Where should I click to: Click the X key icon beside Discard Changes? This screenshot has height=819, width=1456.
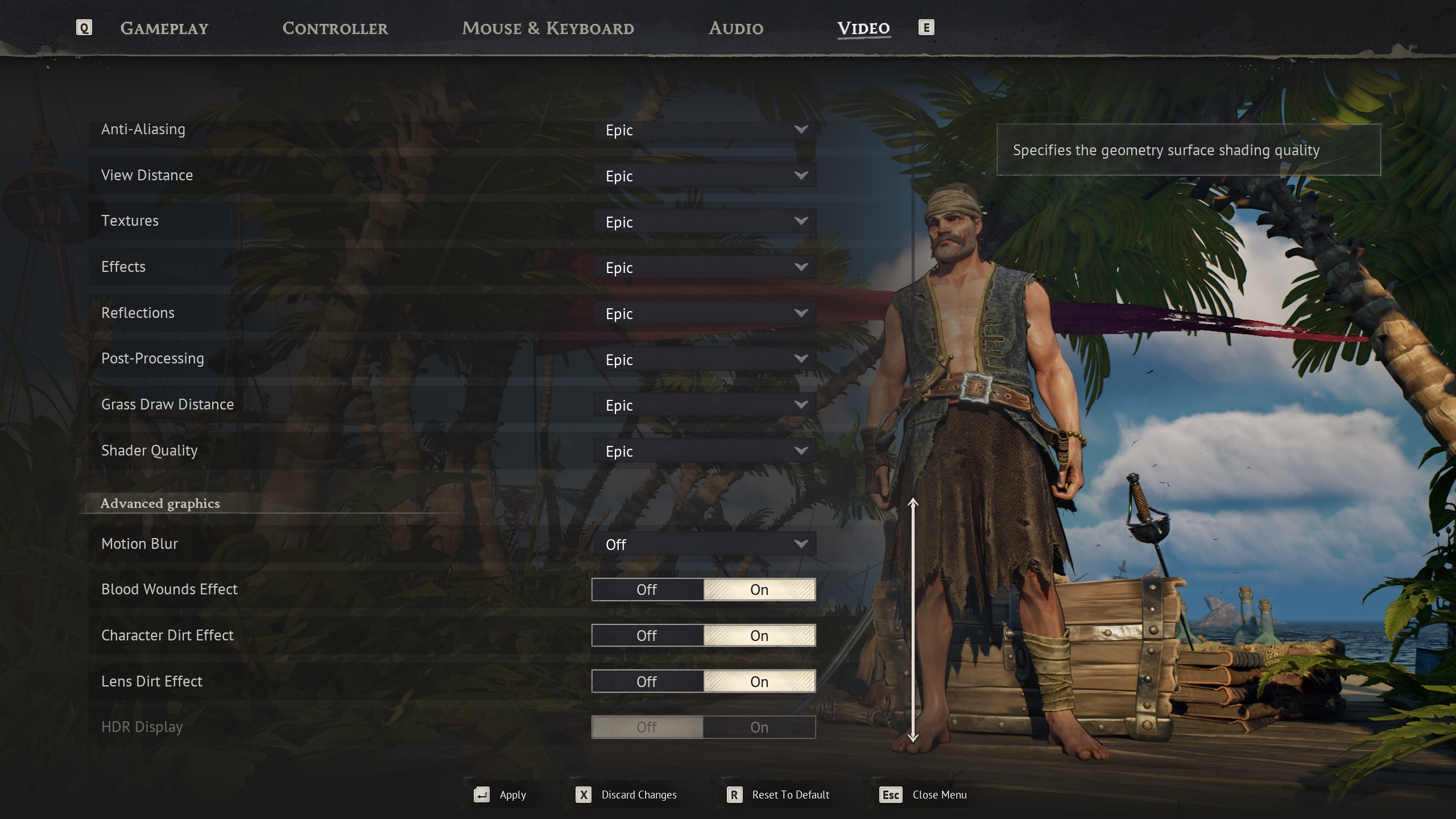point(582,795)
